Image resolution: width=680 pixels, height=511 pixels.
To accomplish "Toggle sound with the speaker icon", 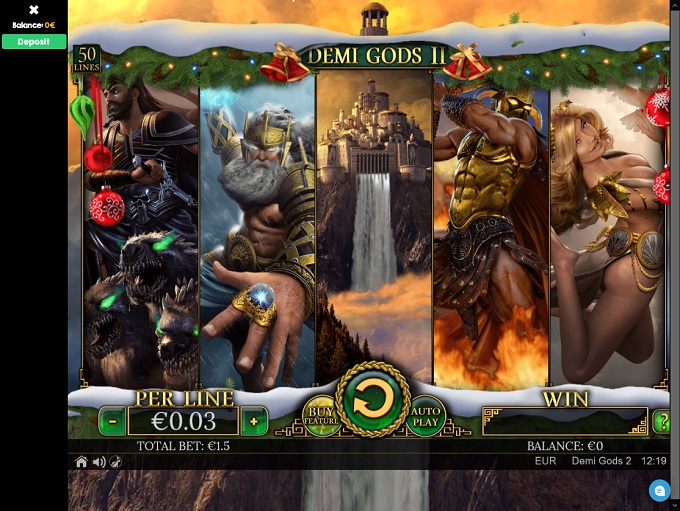I will pos(99,462).
